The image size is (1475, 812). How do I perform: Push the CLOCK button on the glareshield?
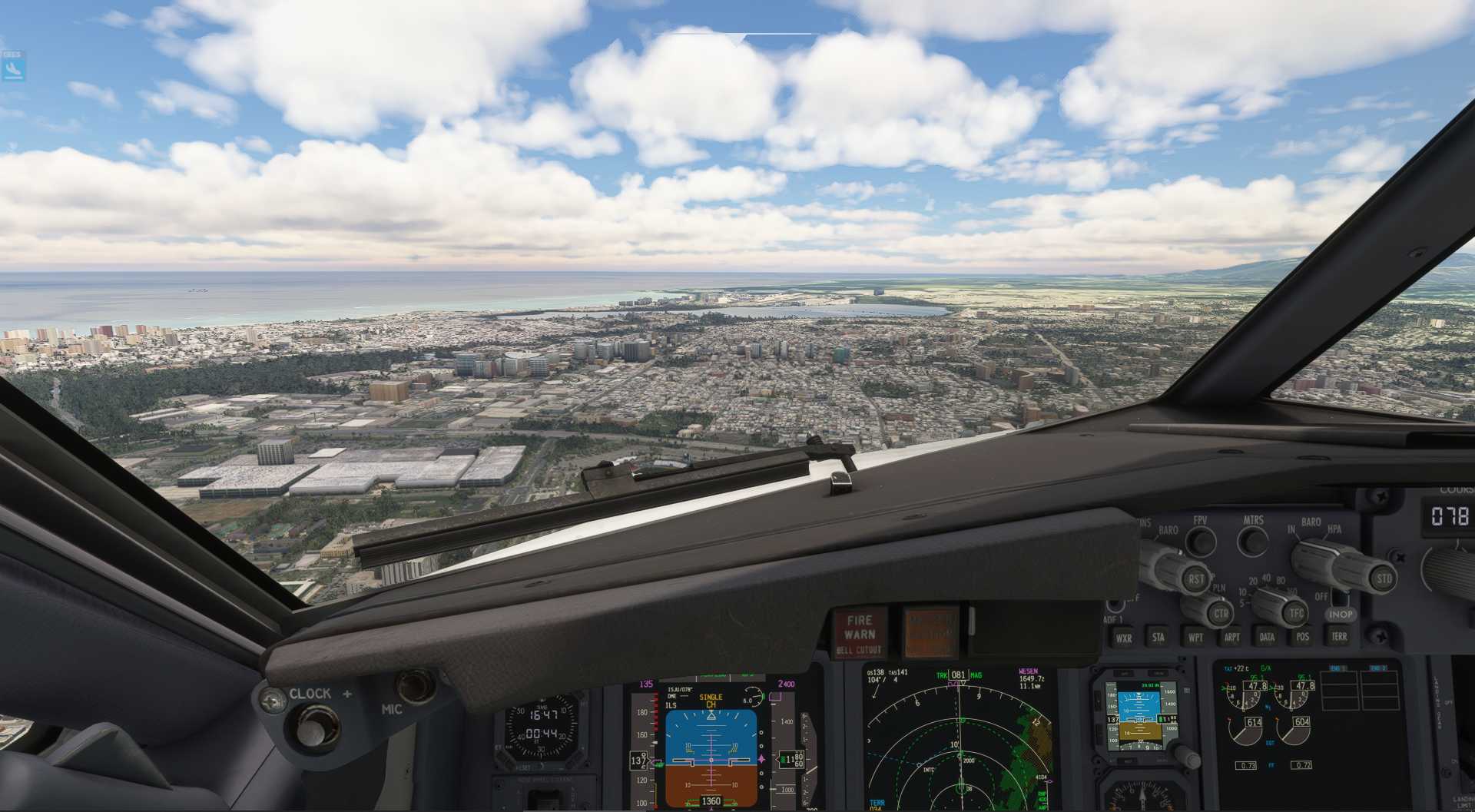click(309, 726)
